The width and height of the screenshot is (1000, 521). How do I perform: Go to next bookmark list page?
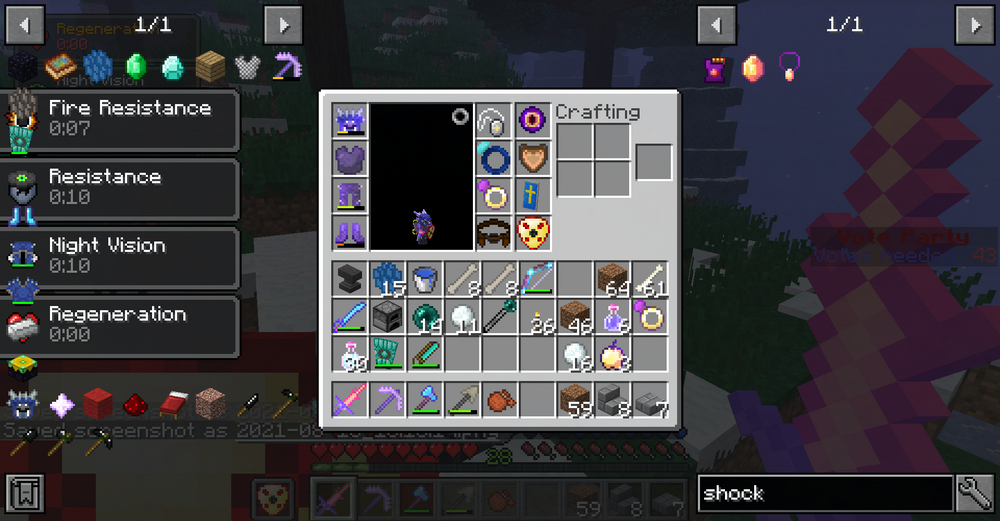[x=283, y=24]
